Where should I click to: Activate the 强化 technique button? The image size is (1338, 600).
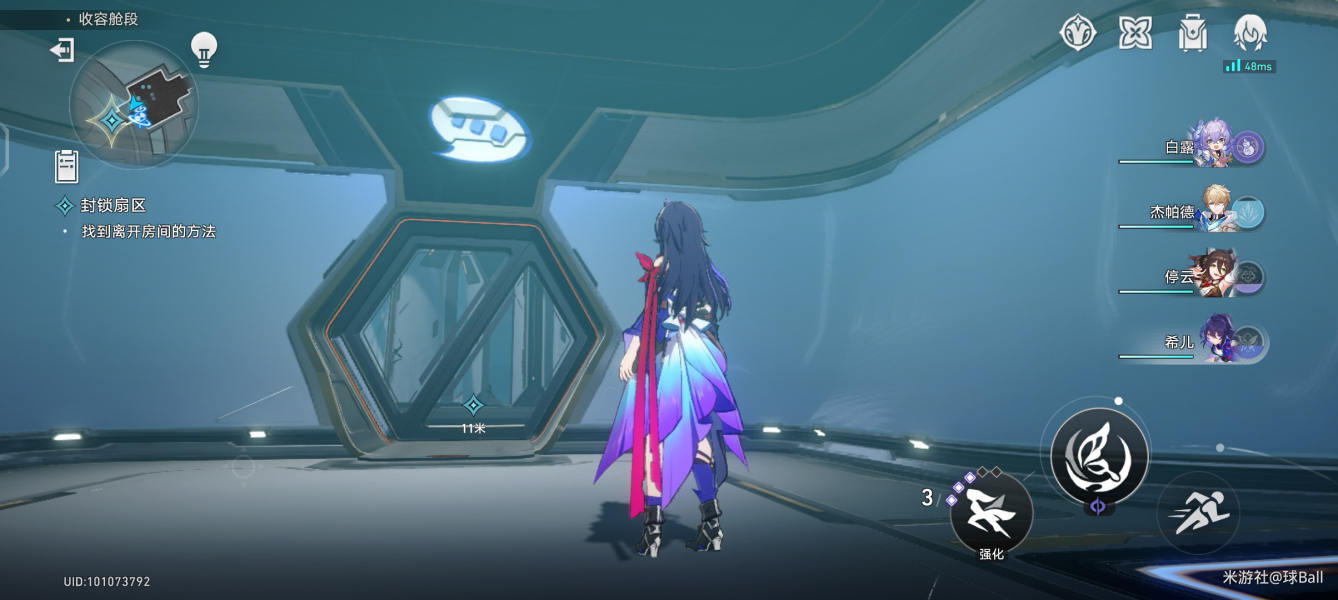tap(991, 514)
